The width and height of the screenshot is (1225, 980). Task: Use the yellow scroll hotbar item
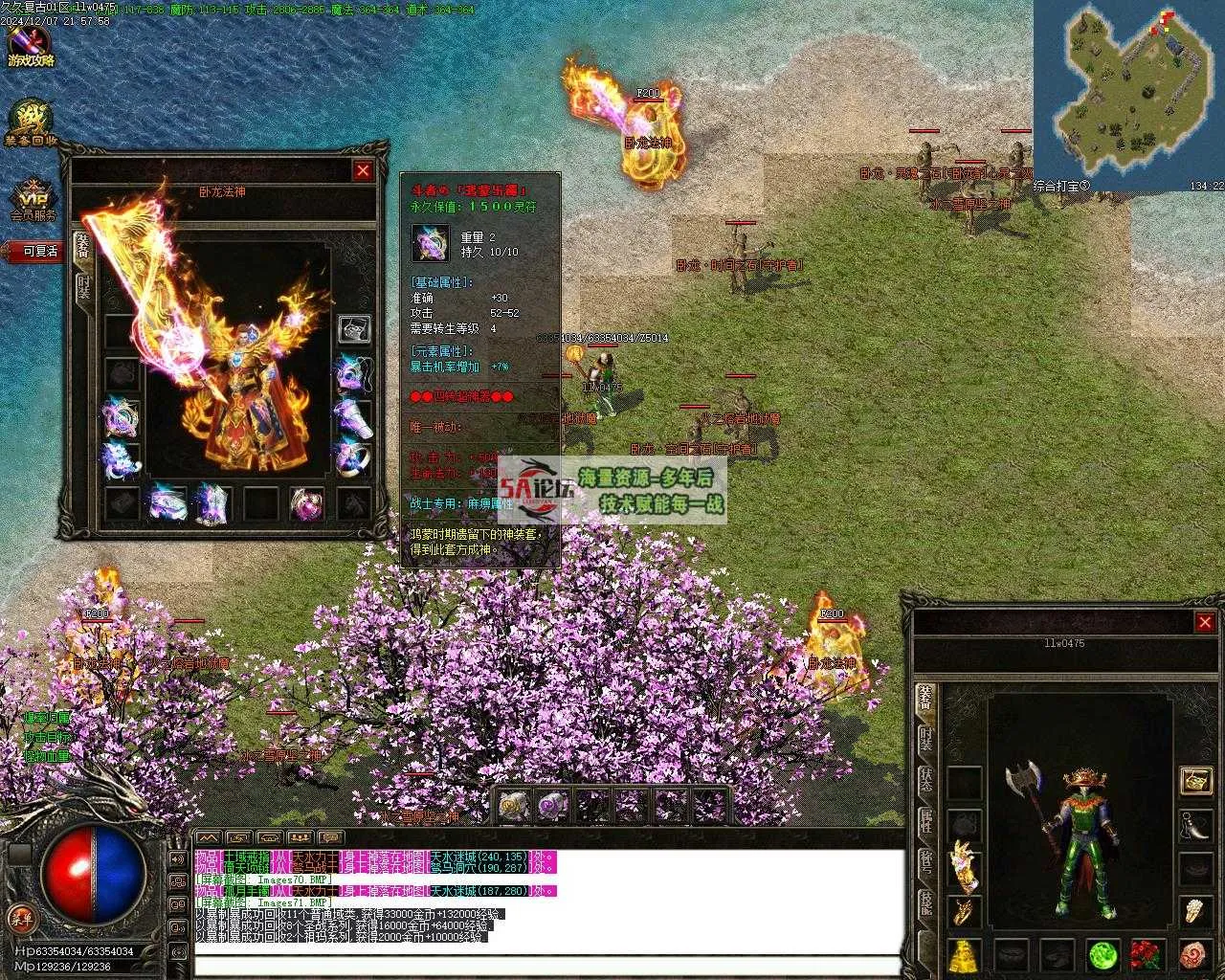(x=514, y=807)
